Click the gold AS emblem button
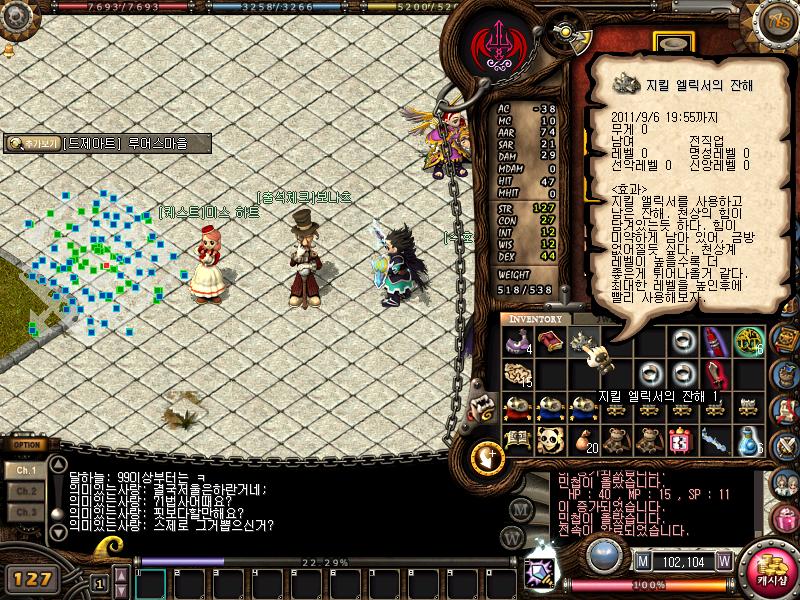This screenshot has height=600, width=800. pyautogui.click(x=779, y=19)
